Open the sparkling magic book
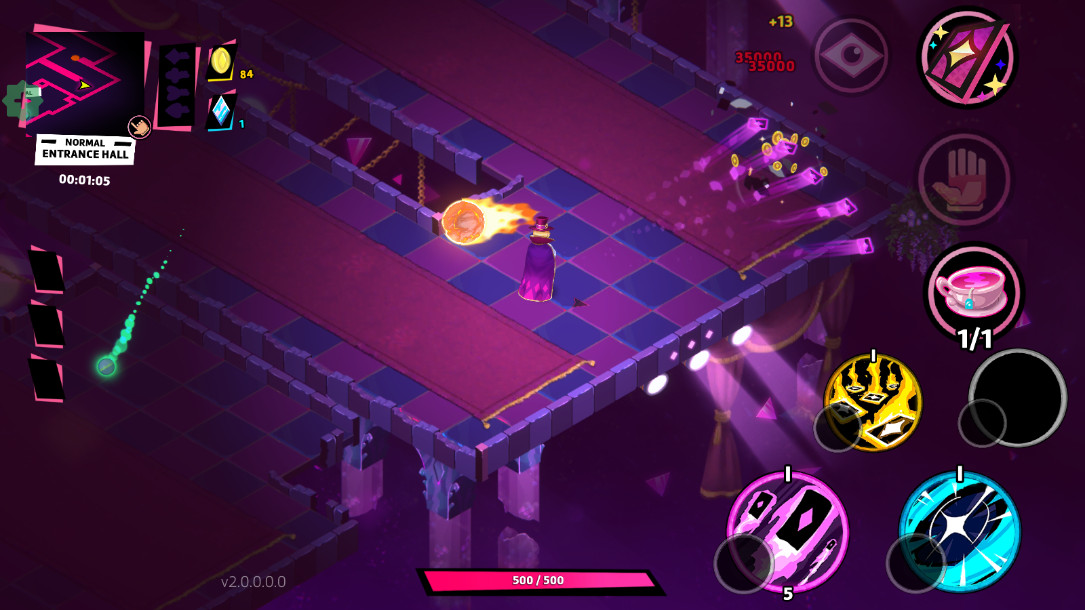 point(967,58)
